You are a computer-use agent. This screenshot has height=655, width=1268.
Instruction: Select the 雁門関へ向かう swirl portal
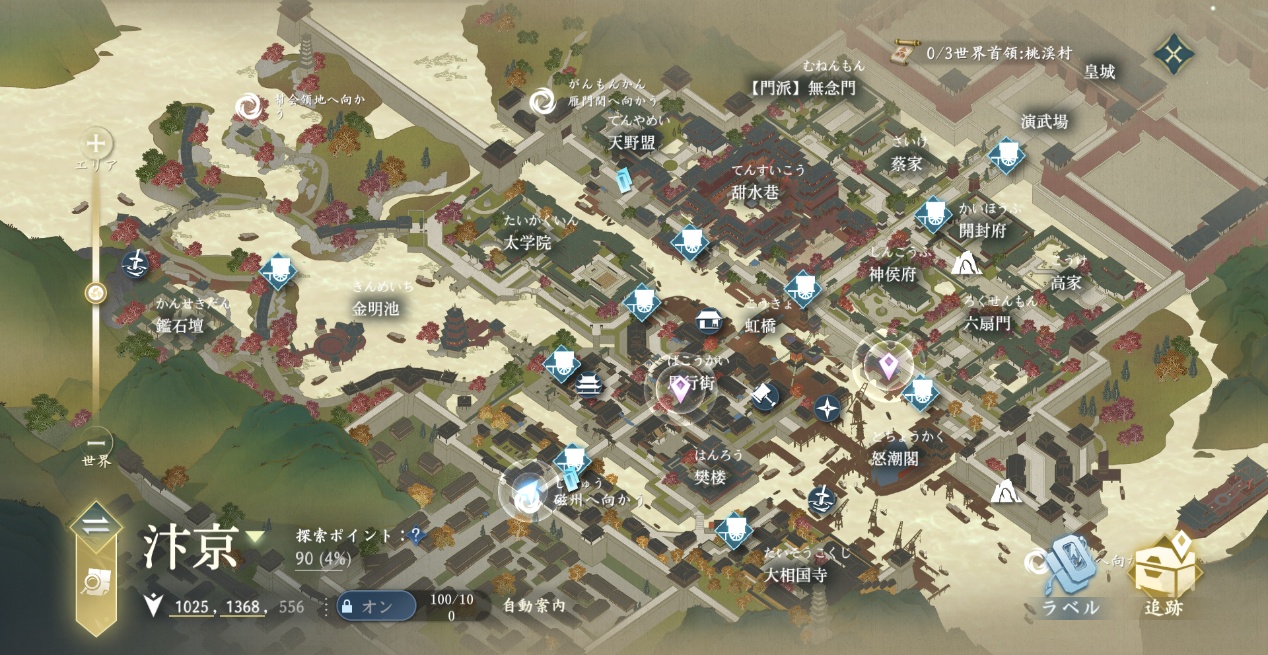tap(542, 100)
